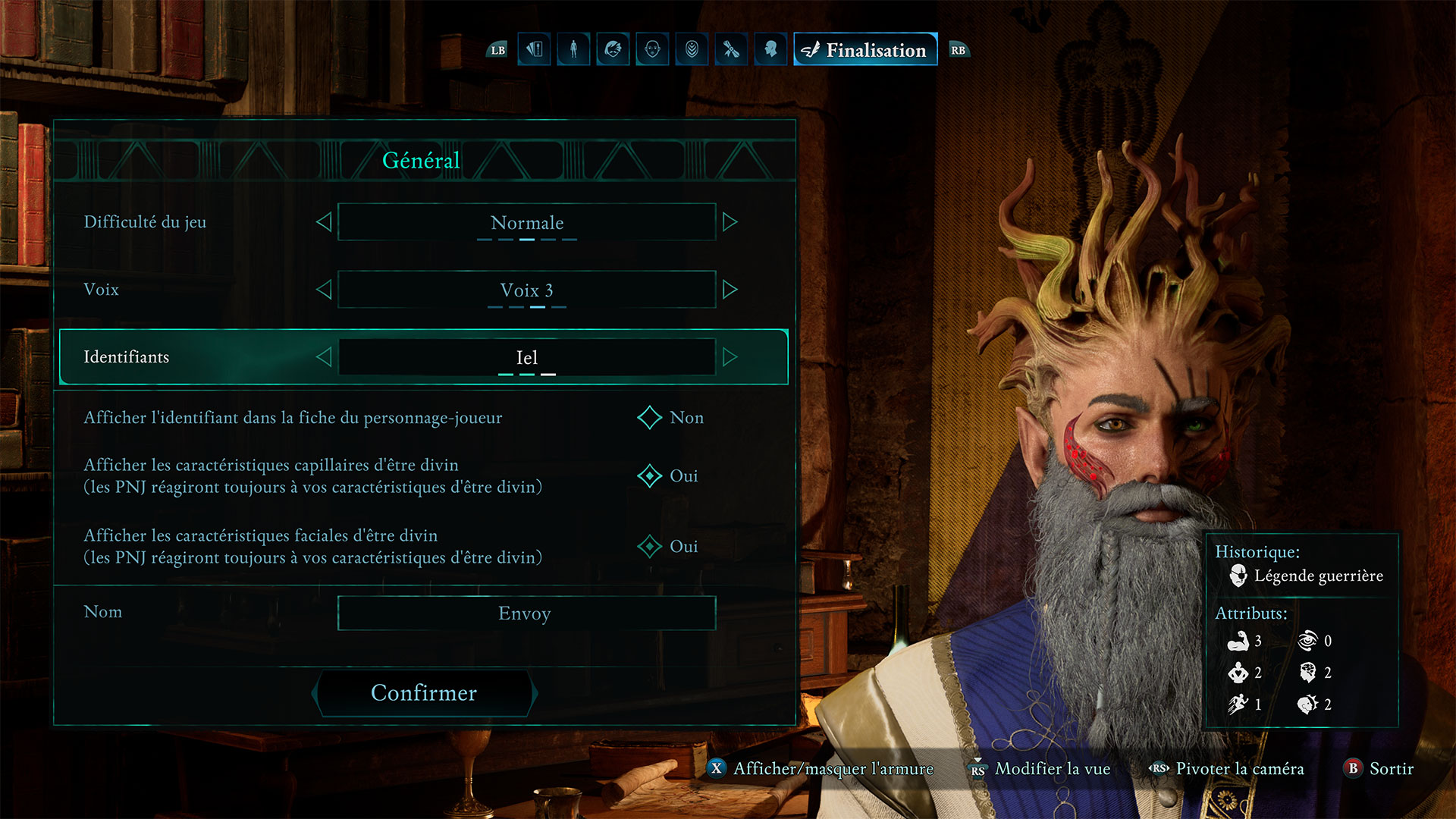The image size is (1456, 819).
Task: Toggle the divine hair features display
Action: [650, 476]
